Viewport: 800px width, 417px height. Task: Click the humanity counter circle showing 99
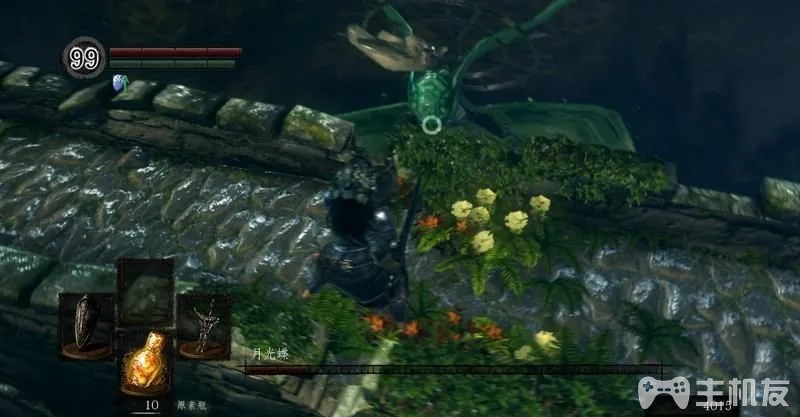tap(84, 57)
